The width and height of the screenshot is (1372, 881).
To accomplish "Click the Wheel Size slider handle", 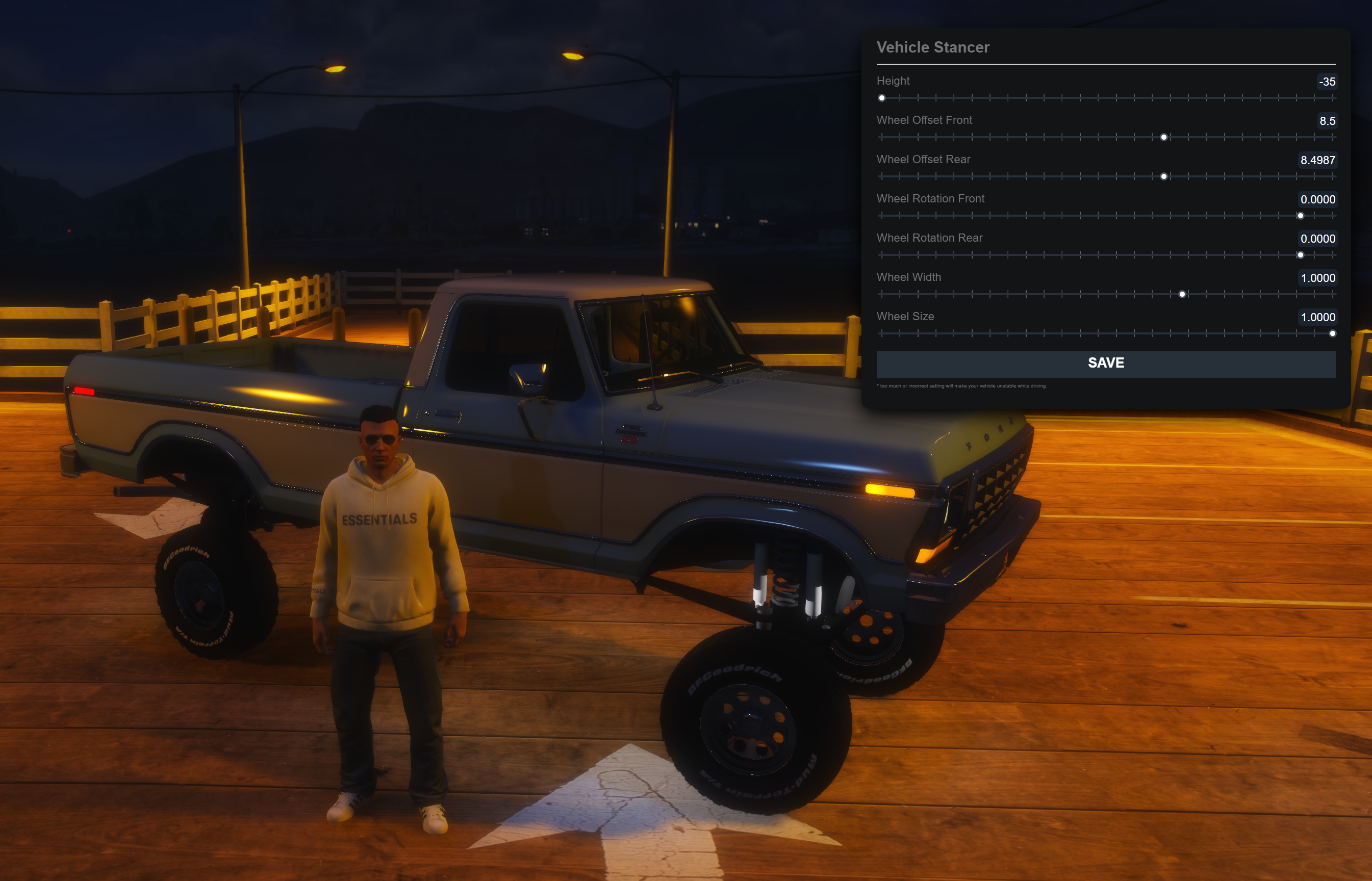I will [x=1334, y=333].
